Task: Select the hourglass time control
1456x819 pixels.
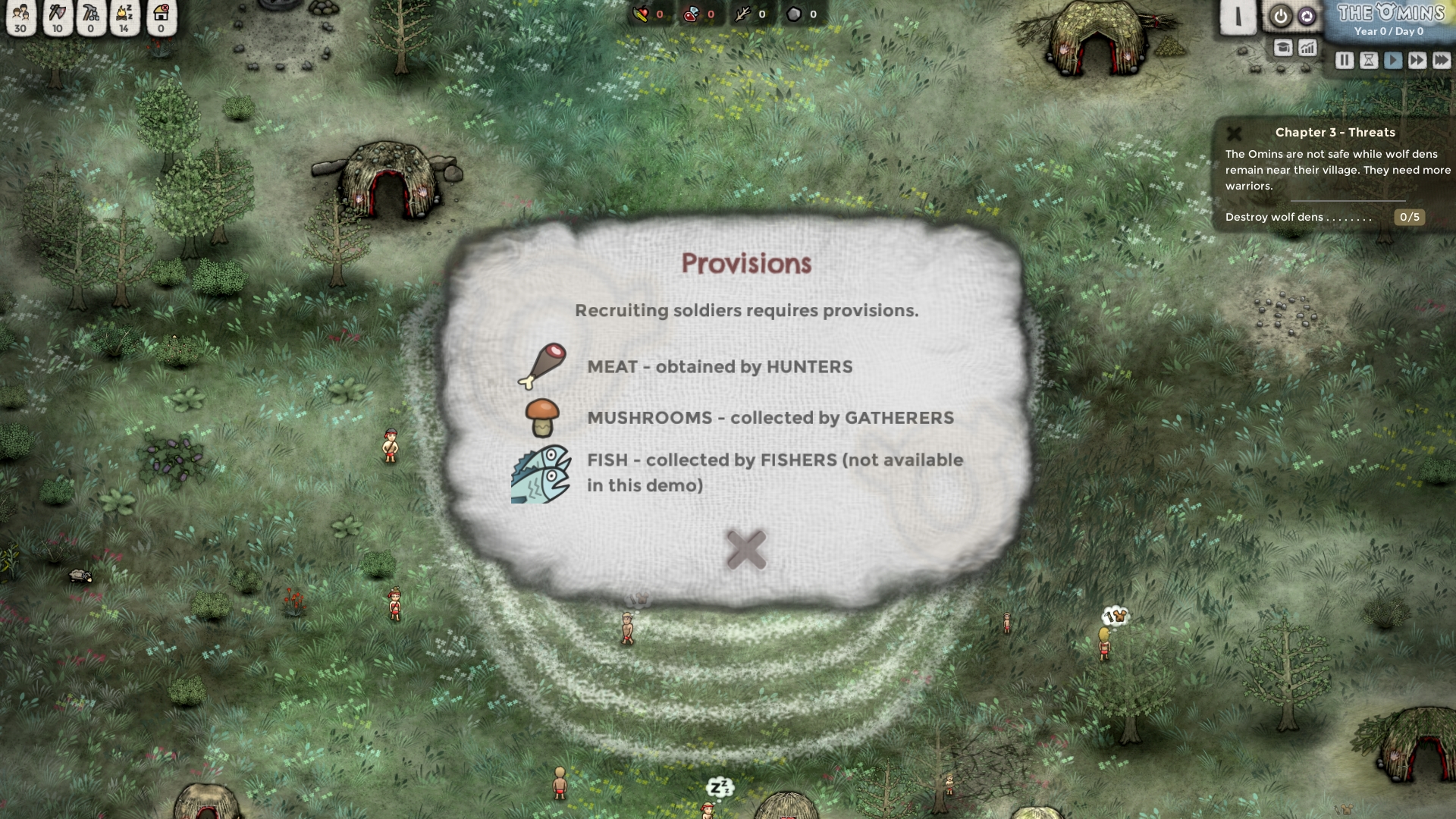Action: point(1368,61)
